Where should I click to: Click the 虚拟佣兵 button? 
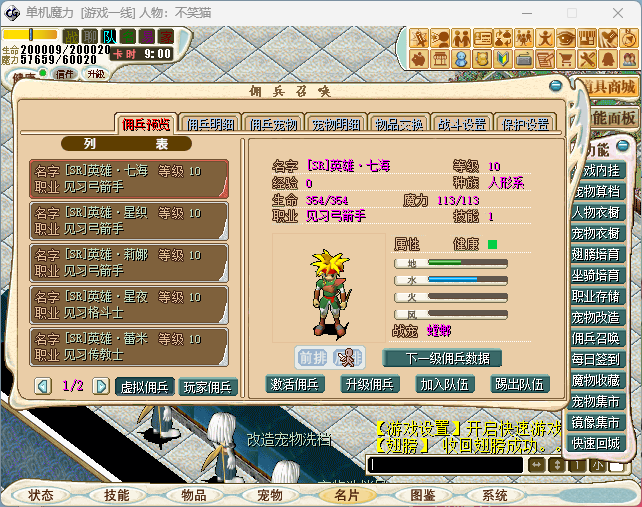click(146, 386)
